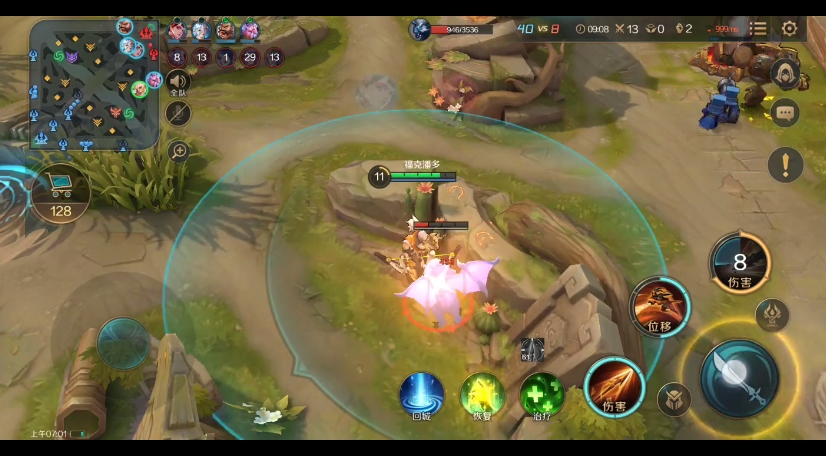Open the shop with the cart icon
Viewport: 826px width, 456px height.
pyautogui.click(x=61, y=190)
